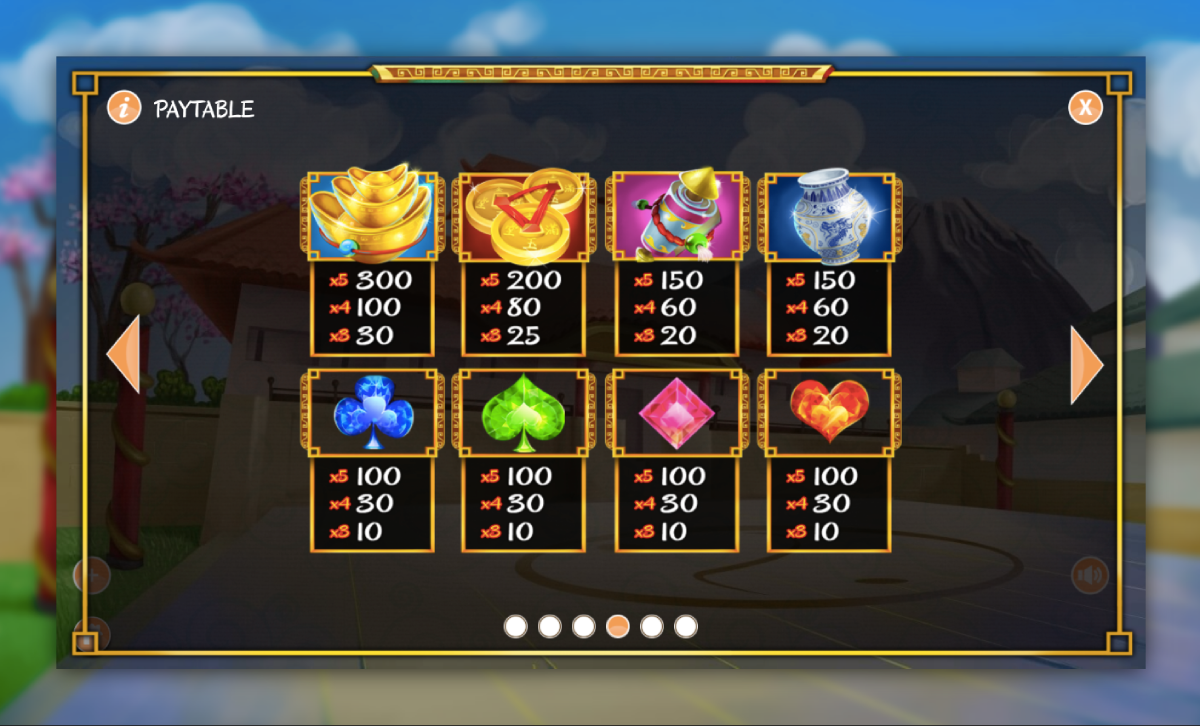Jump to the last paytable page dot

(x=685, y=626)
